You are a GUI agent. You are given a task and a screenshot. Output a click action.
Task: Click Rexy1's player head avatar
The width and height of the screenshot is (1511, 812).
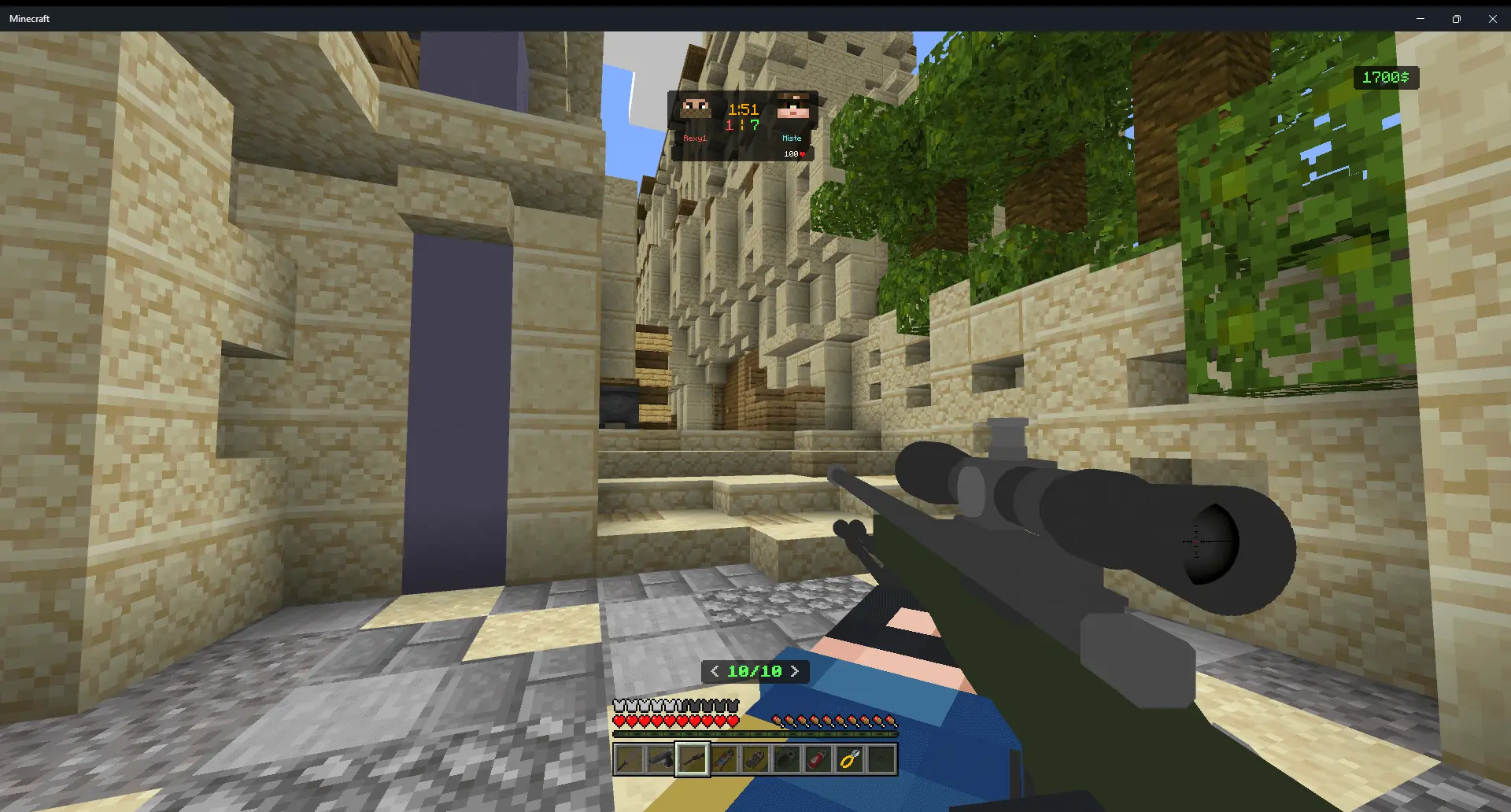(x=696, y=109)
